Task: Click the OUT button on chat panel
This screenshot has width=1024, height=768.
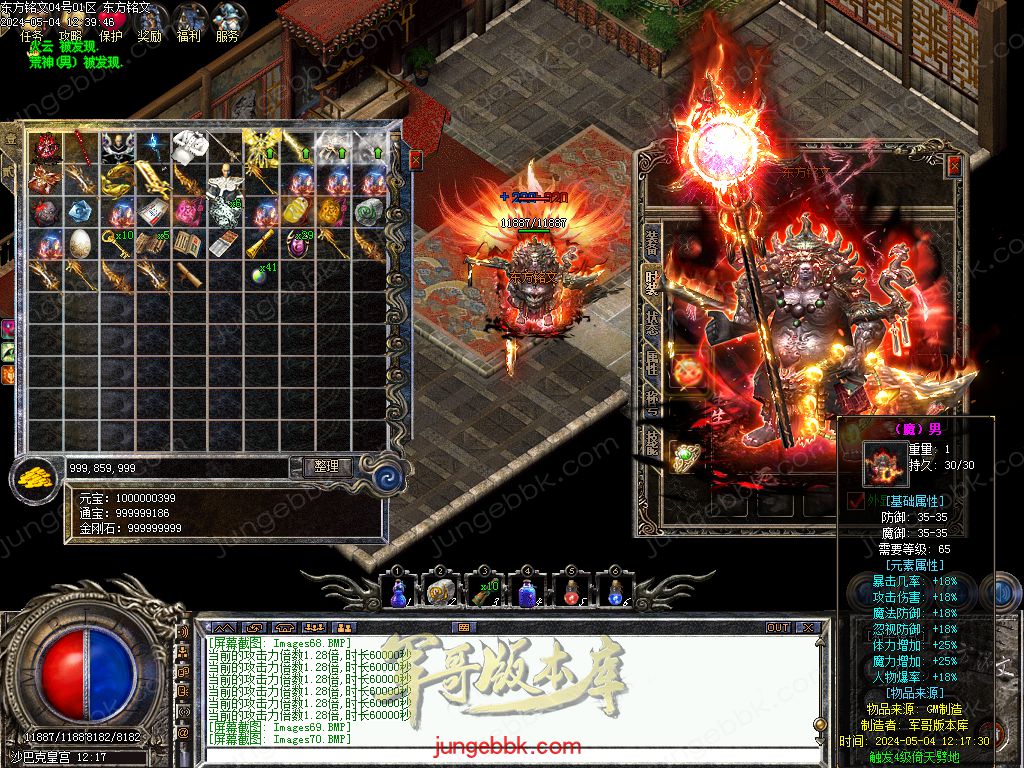Action: pos(777,628)
